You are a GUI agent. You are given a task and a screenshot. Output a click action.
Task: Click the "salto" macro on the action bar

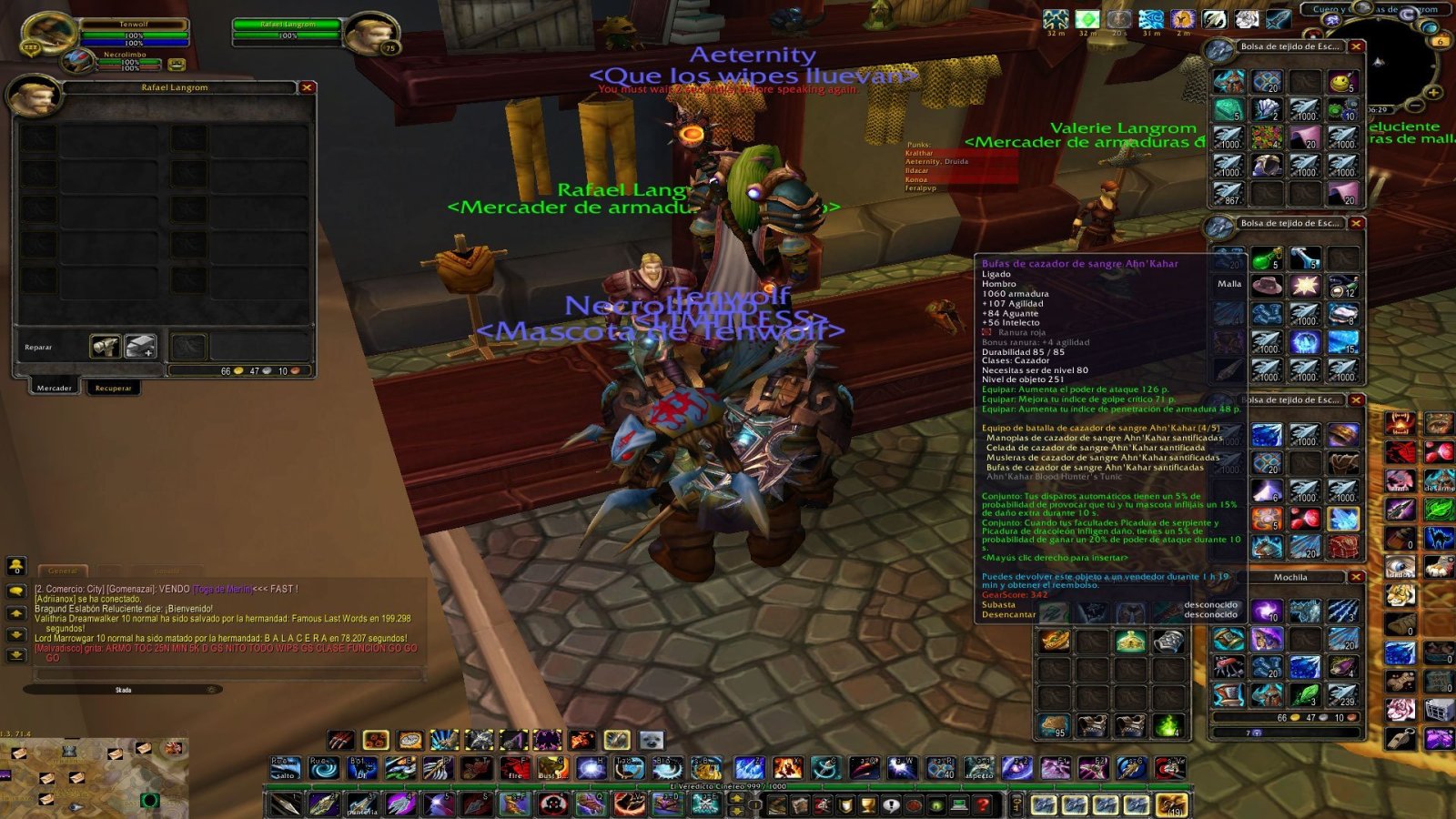click(284, 769)
